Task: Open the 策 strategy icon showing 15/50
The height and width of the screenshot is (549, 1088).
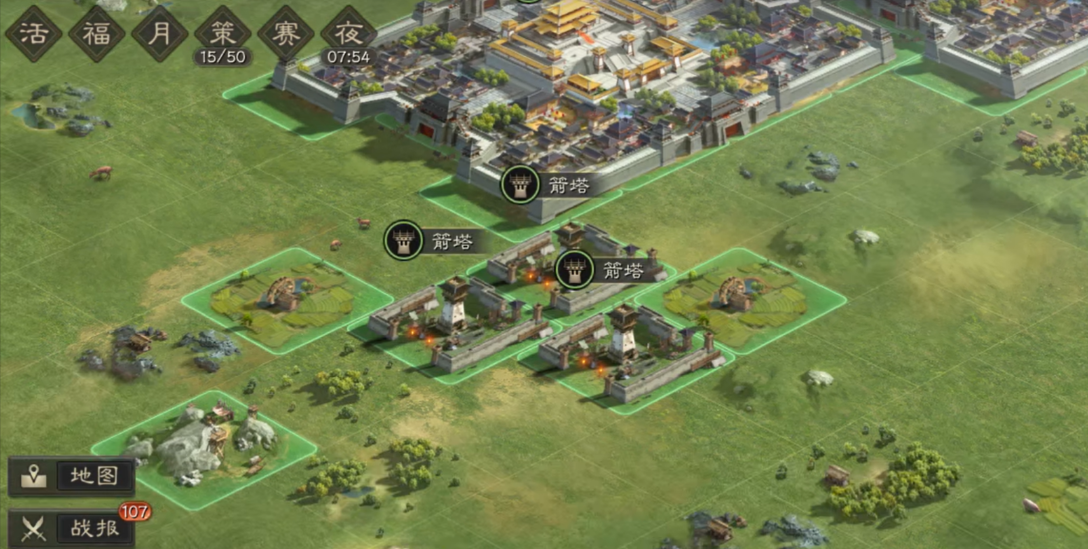Action: pos(222,34)
